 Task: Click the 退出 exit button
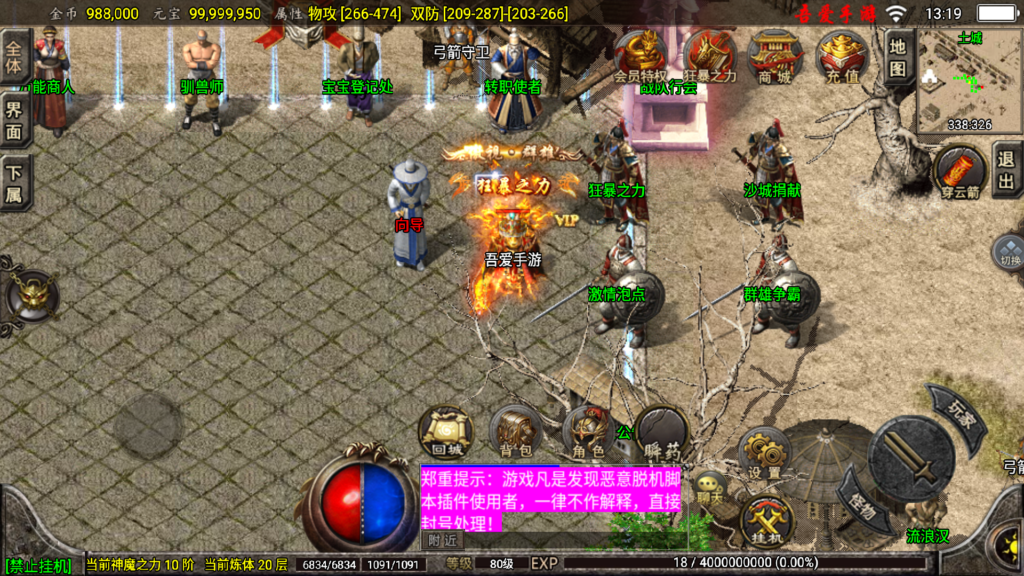click(x=1007, y=170)
